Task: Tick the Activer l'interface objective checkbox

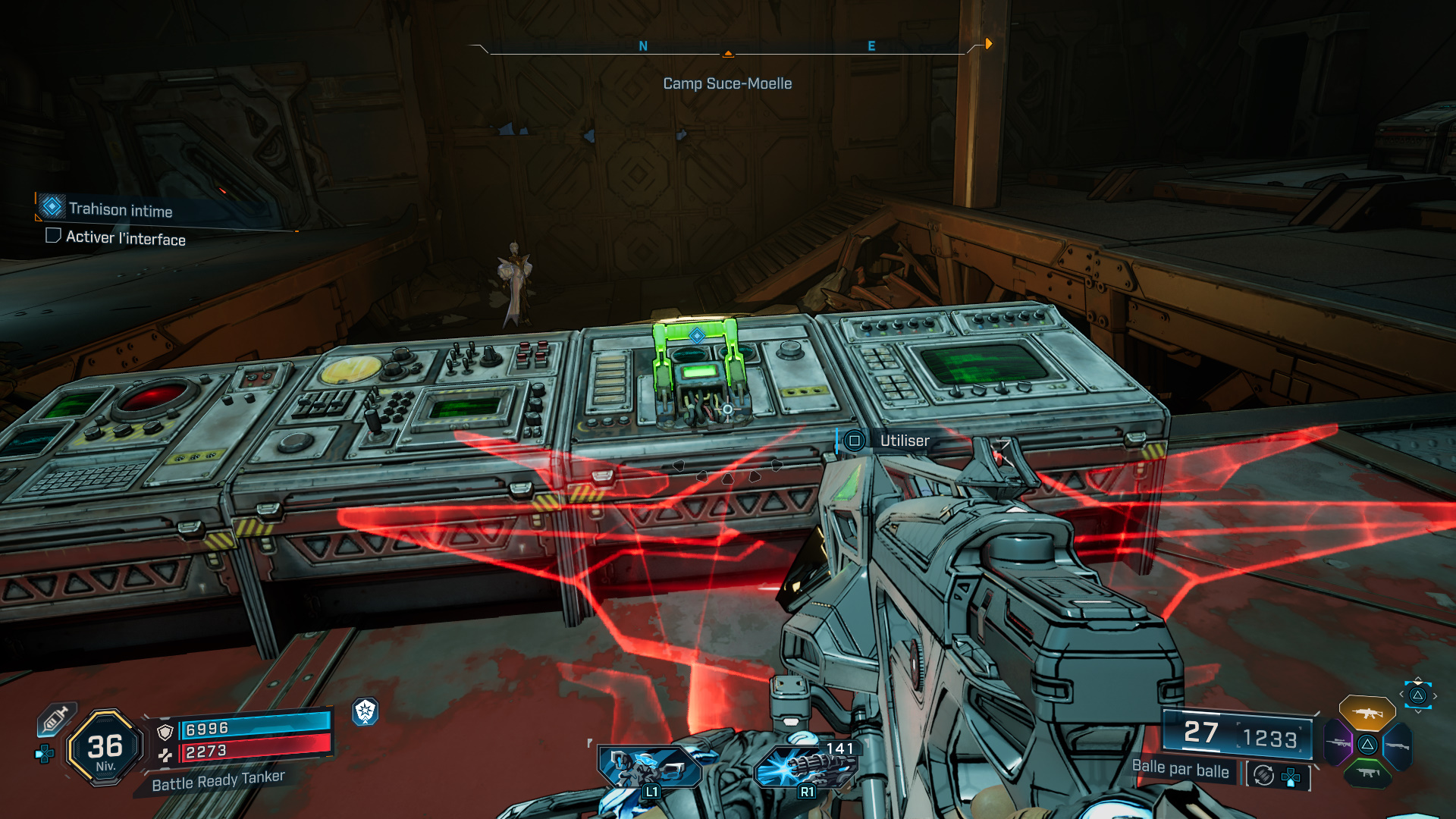Action: tap(53, 236)
